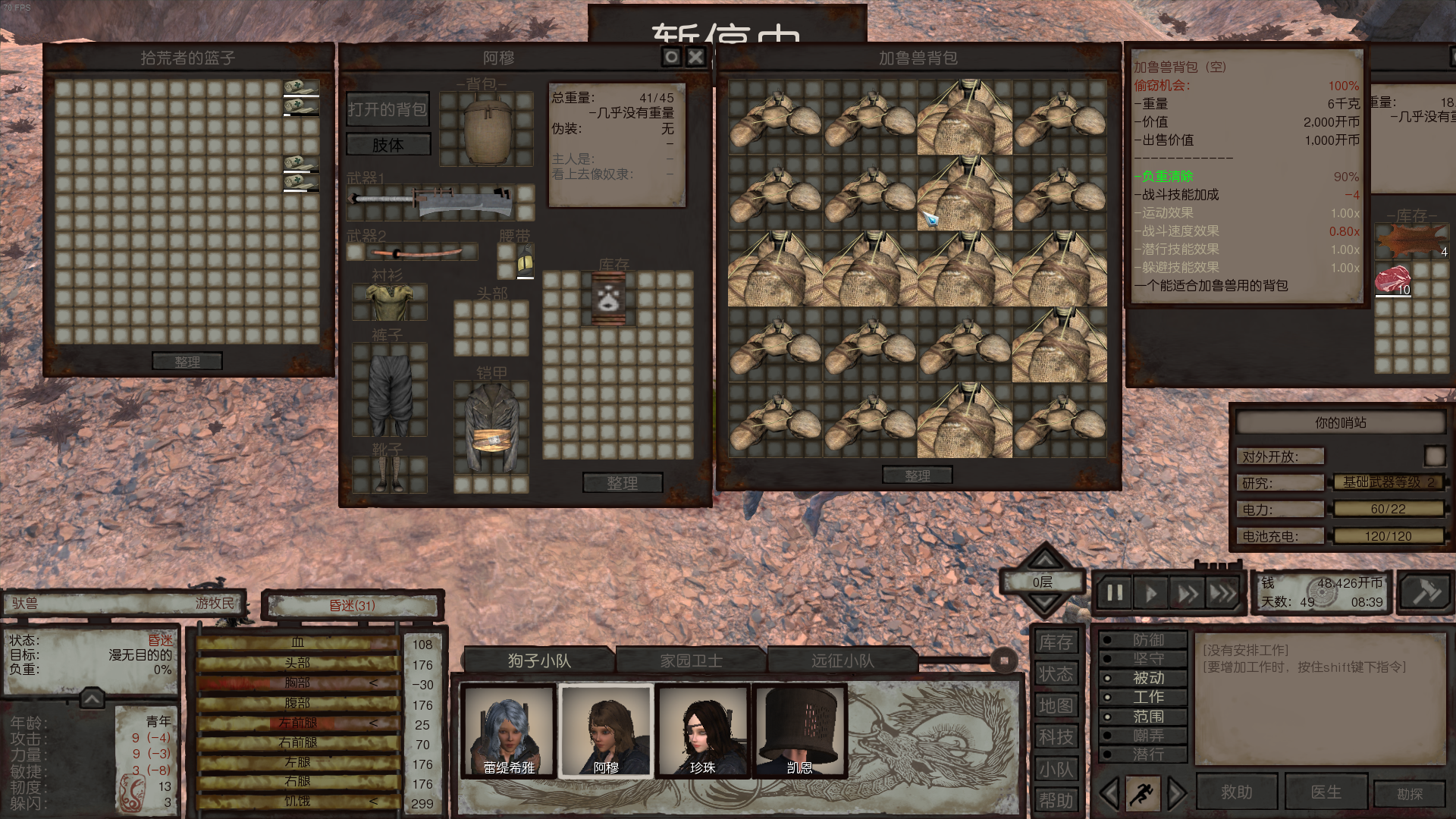
Task: Open the 地图 map panel
Action: (x=1056, y=706)
